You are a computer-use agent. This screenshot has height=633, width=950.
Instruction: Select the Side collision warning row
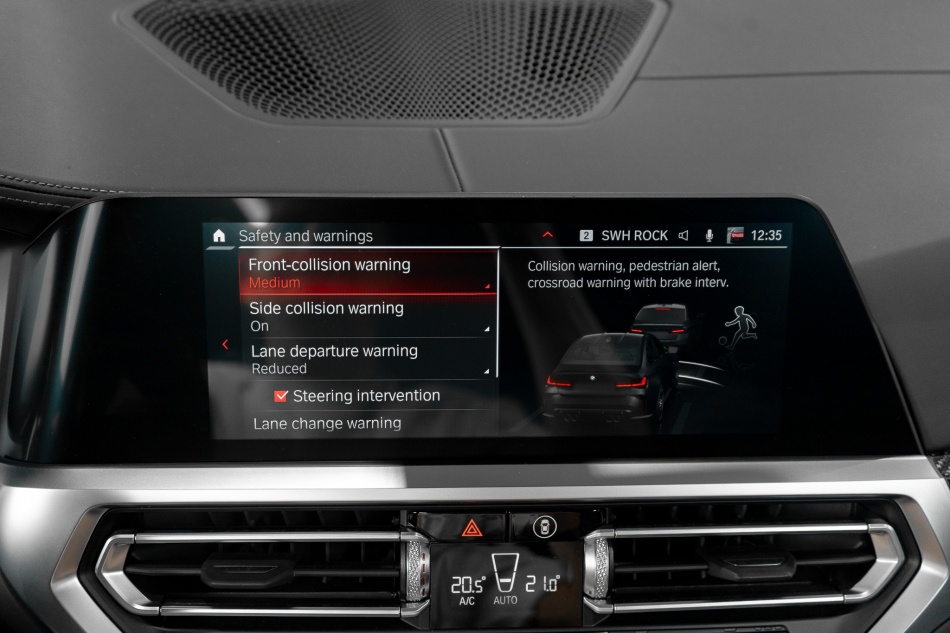[367, 316]
